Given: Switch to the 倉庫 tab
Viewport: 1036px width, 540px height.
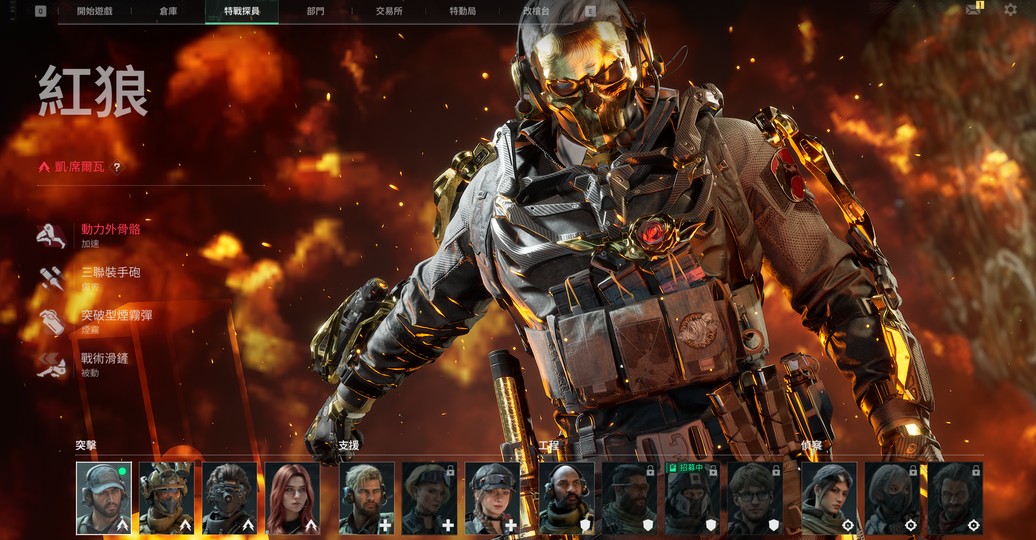Looking at the screenshot, I should click(x=168, y=11).
